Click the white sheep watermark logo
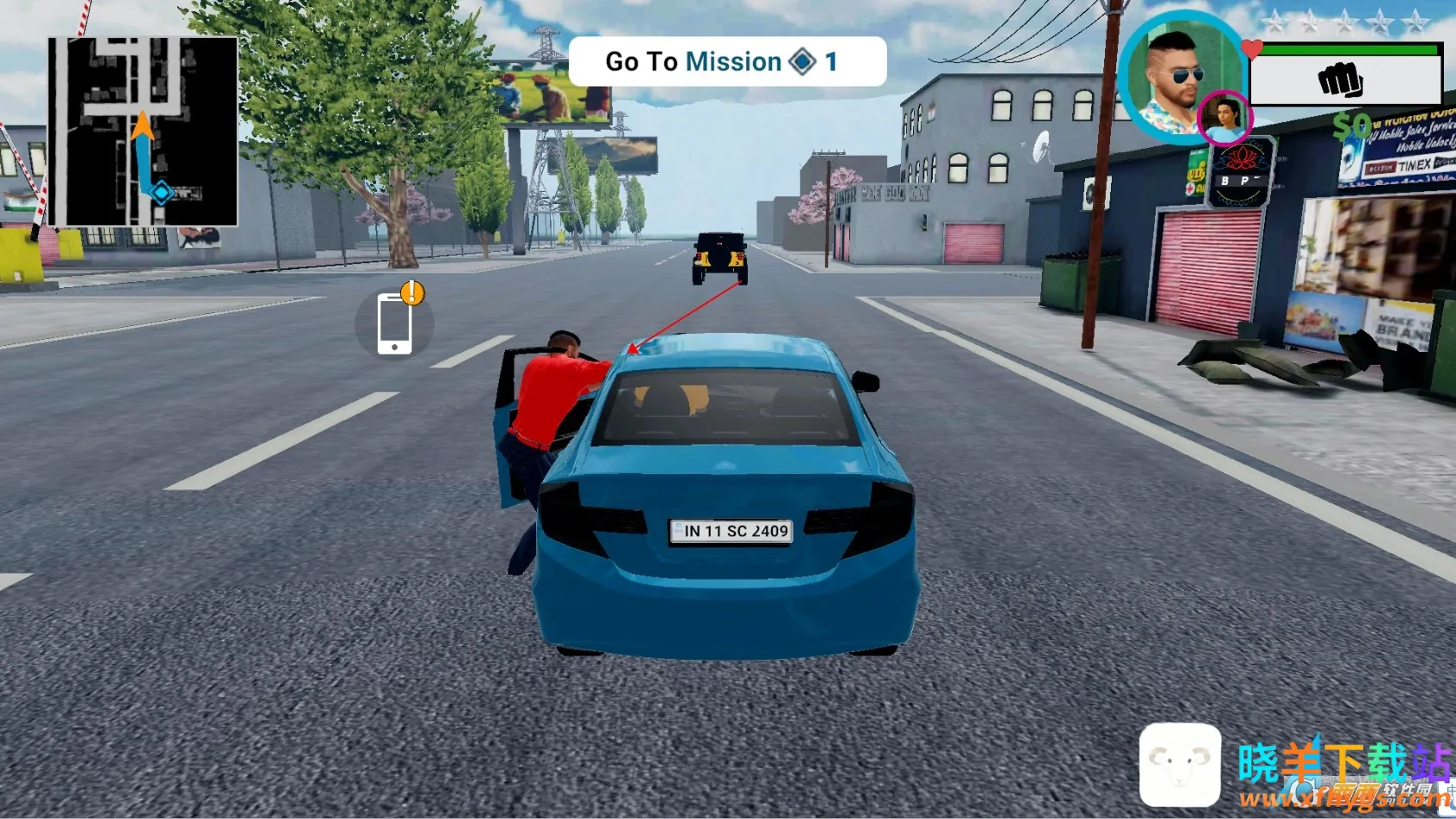1456x819 pixels. click(x=1180, y=763)
